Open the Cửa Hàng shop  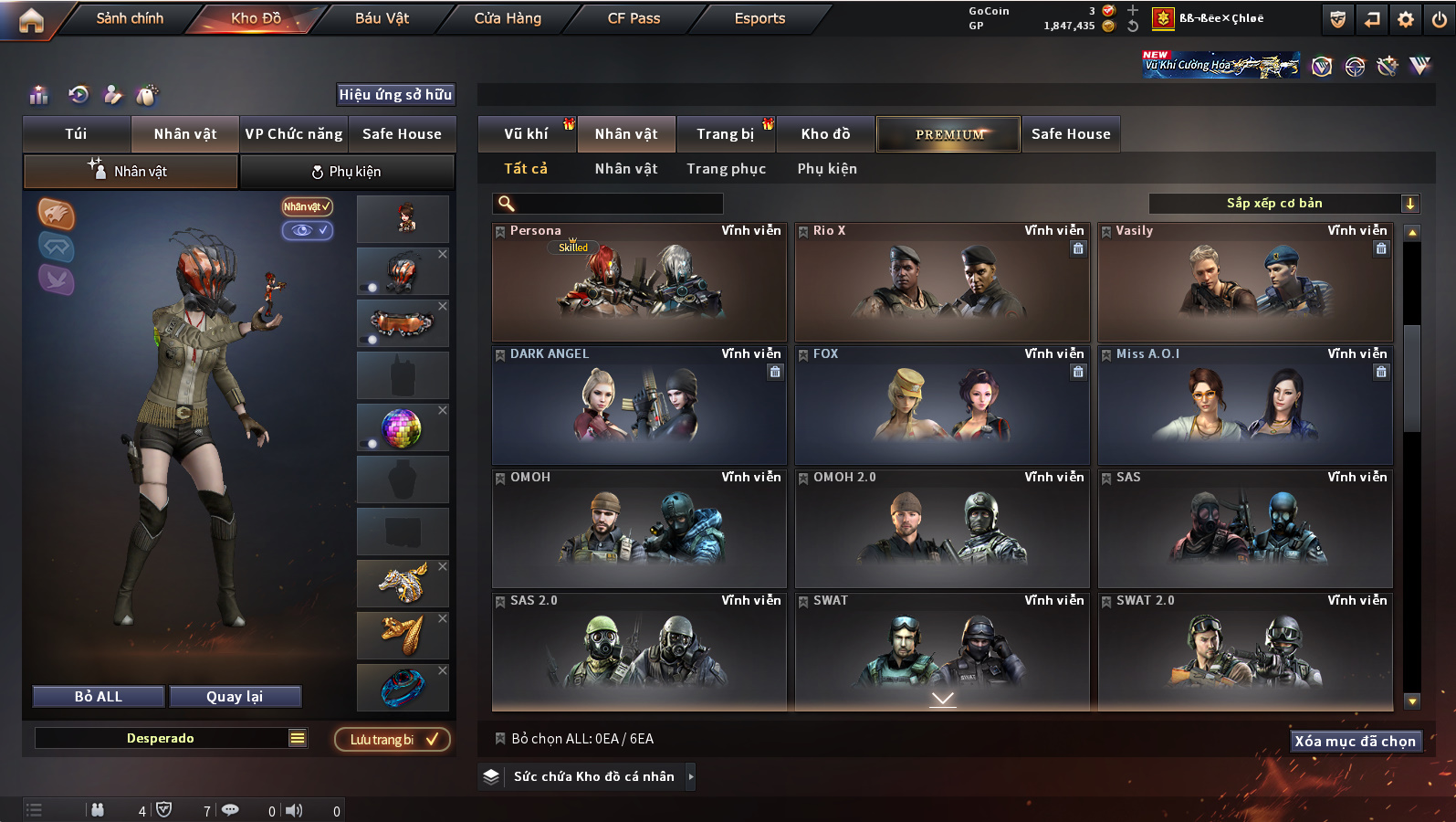508,18
